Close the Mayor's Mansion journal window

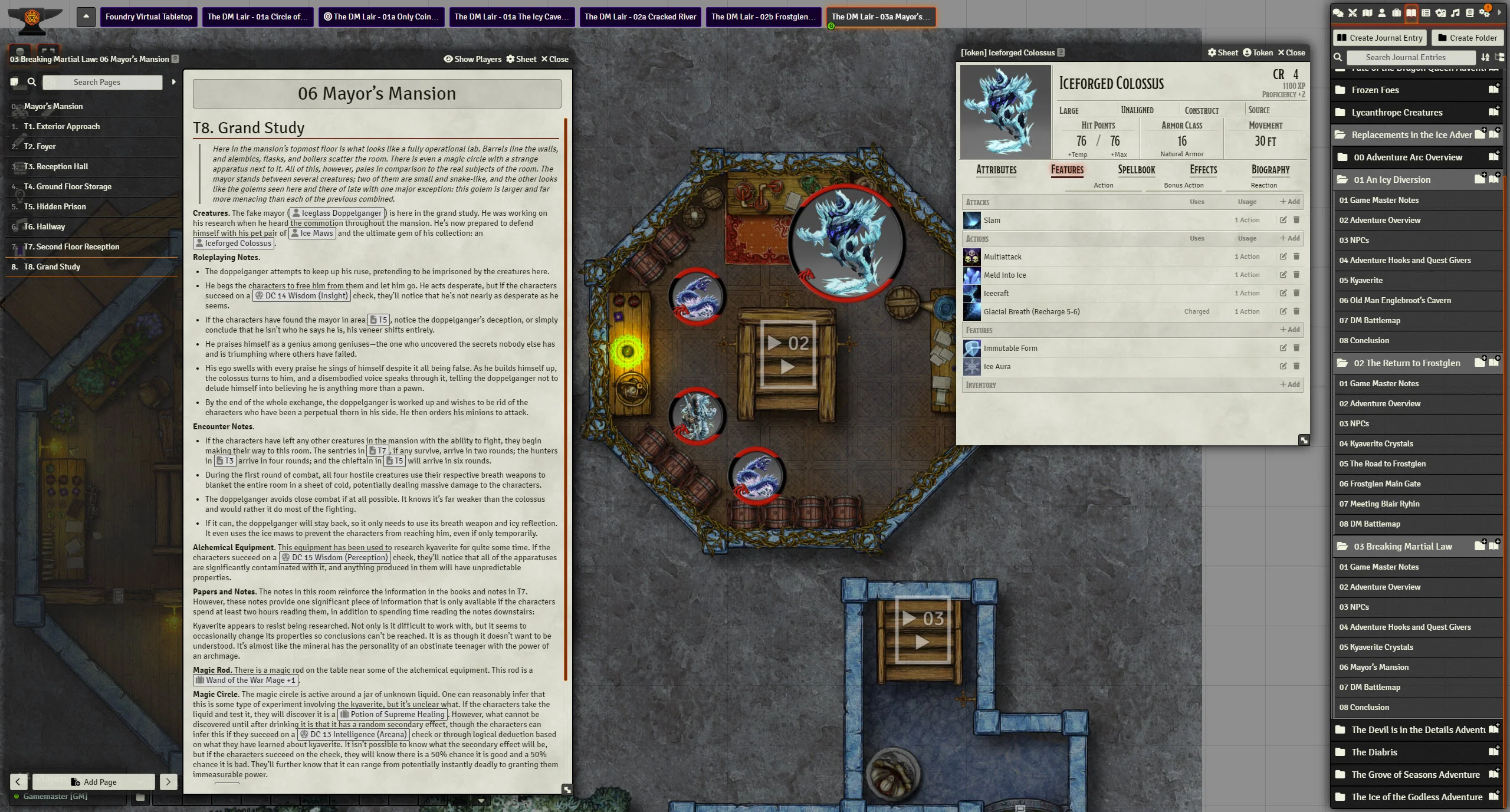[554, 59]
